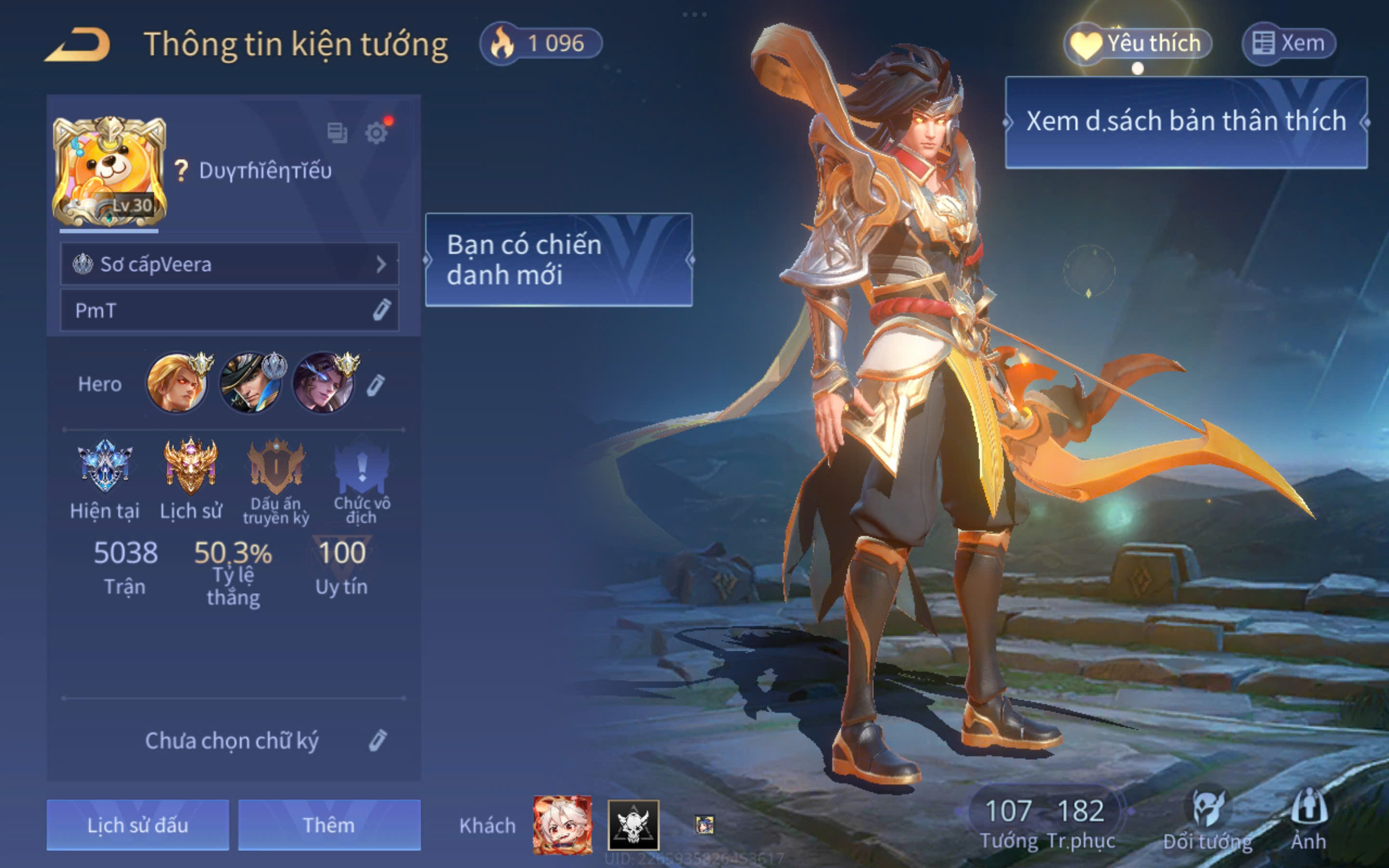The height and width of the screenshot is (868, 1389).
Task: Click the player avatar with bear frame
Action: coord(109,172)
